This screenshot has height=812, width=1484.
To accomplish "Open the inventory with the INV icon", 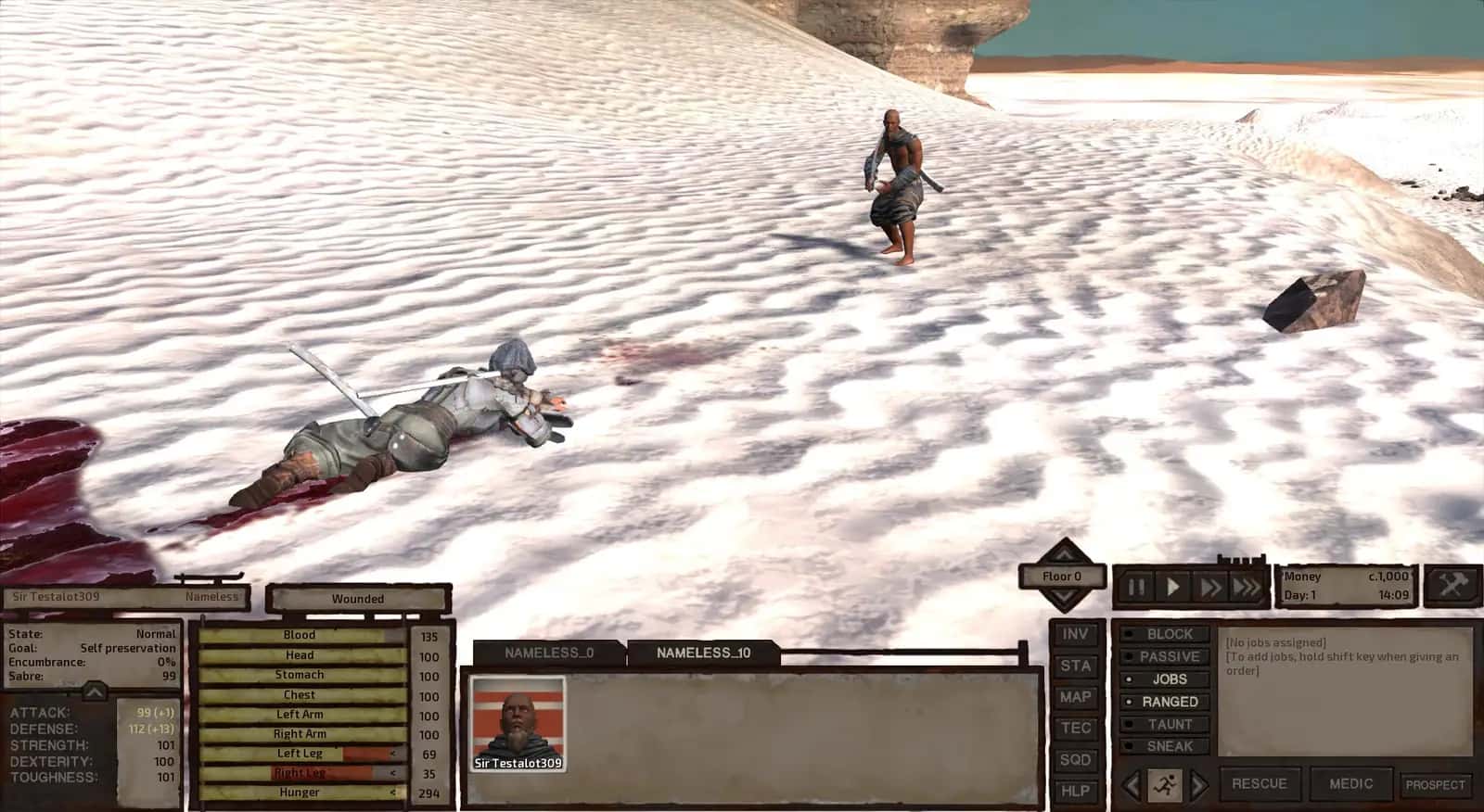I will click(x=1076, y=634).
